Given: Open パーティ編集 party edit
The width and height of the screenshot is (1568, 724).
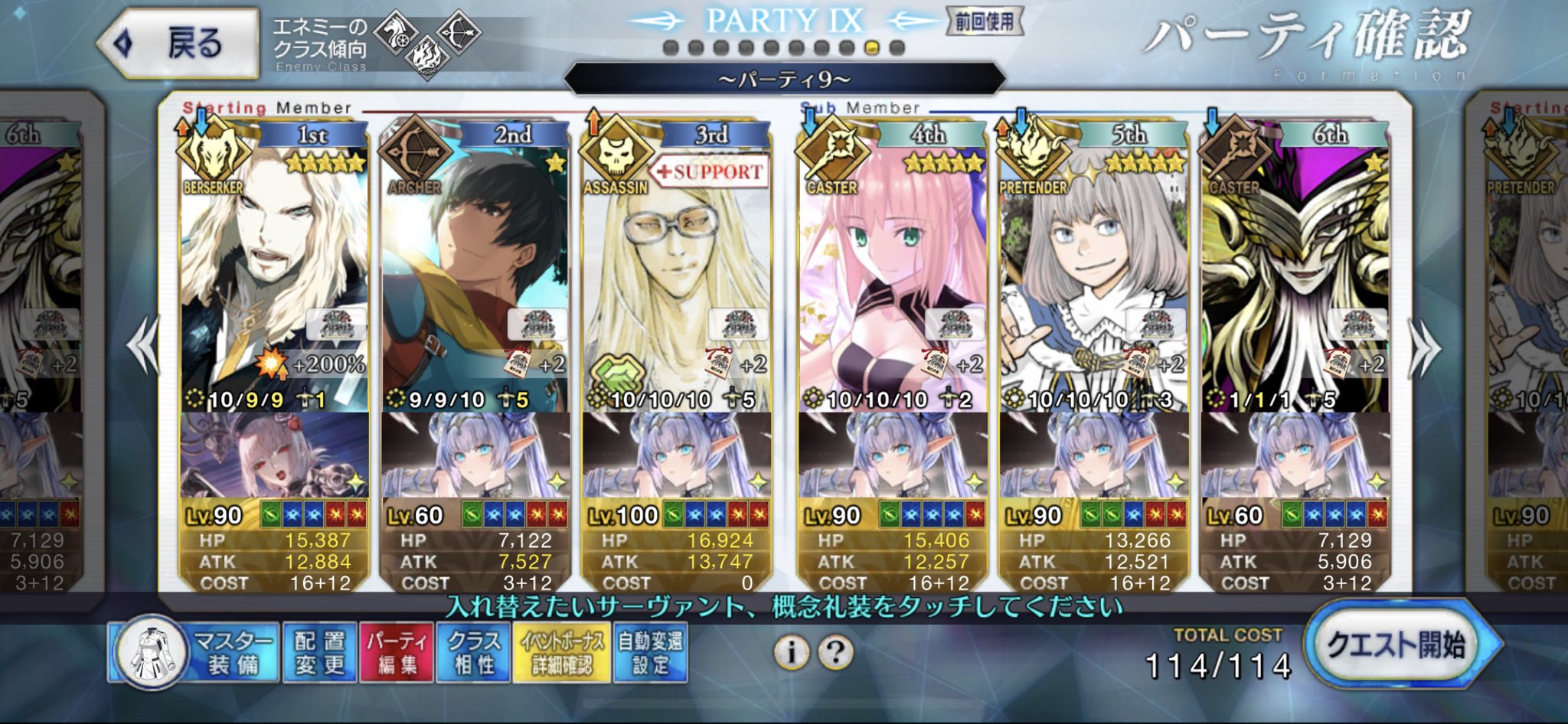Looking at the screenshot, I should (x=397, y=653).
